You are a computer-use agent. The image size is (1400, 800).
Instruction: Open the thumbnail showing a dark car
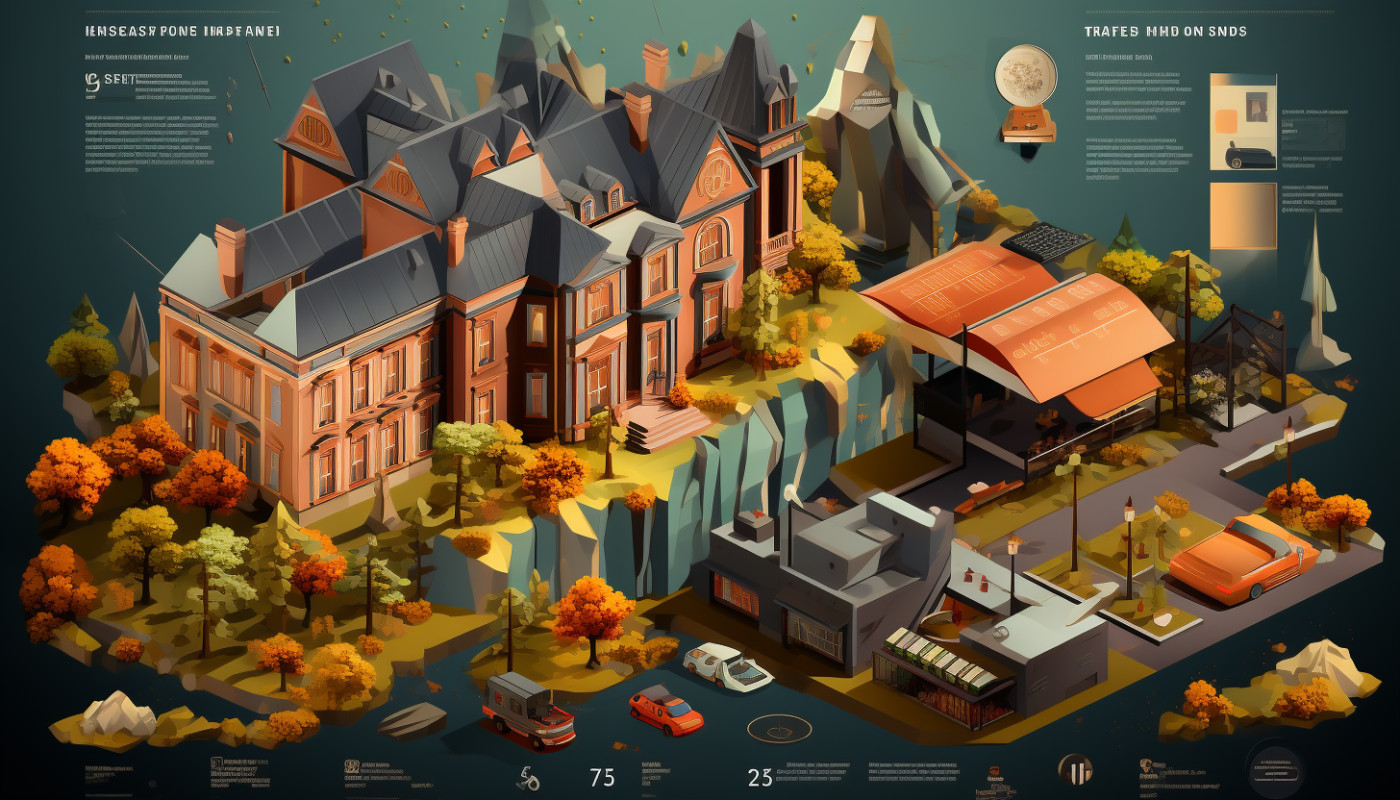tap(1243, 121)
